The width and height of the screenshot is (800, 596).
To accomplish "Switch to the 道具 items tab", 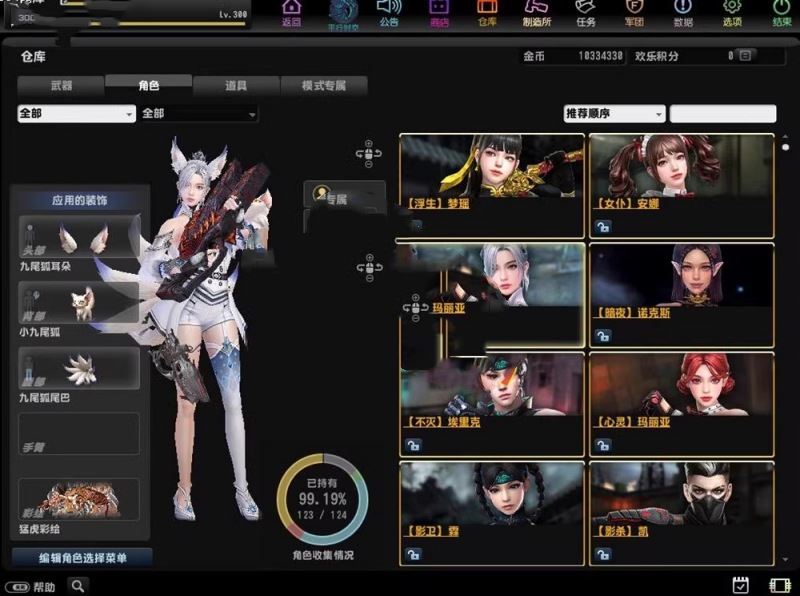I will coord(236,86).
